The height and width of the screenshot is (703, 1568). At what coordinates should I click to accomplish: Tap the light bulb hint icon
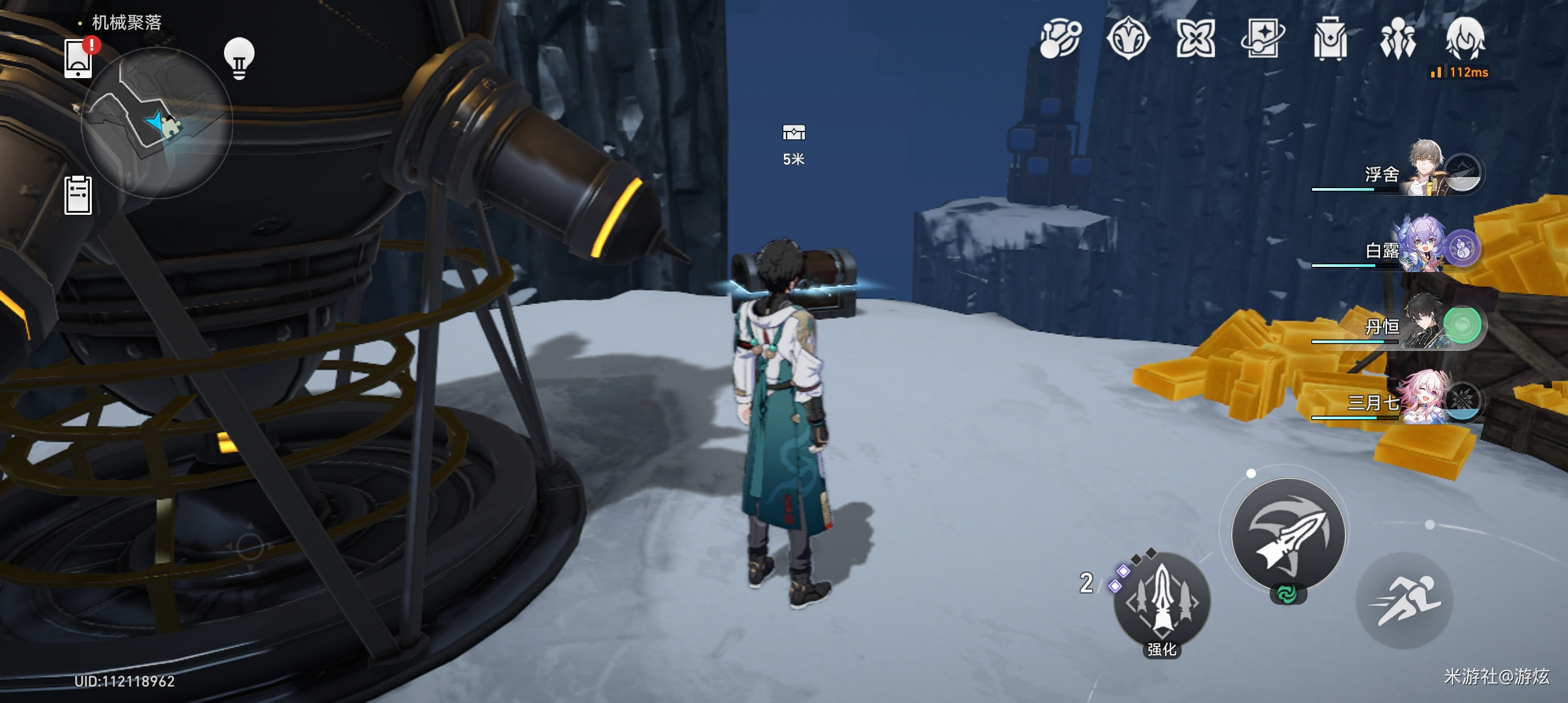tap(239, 58)
